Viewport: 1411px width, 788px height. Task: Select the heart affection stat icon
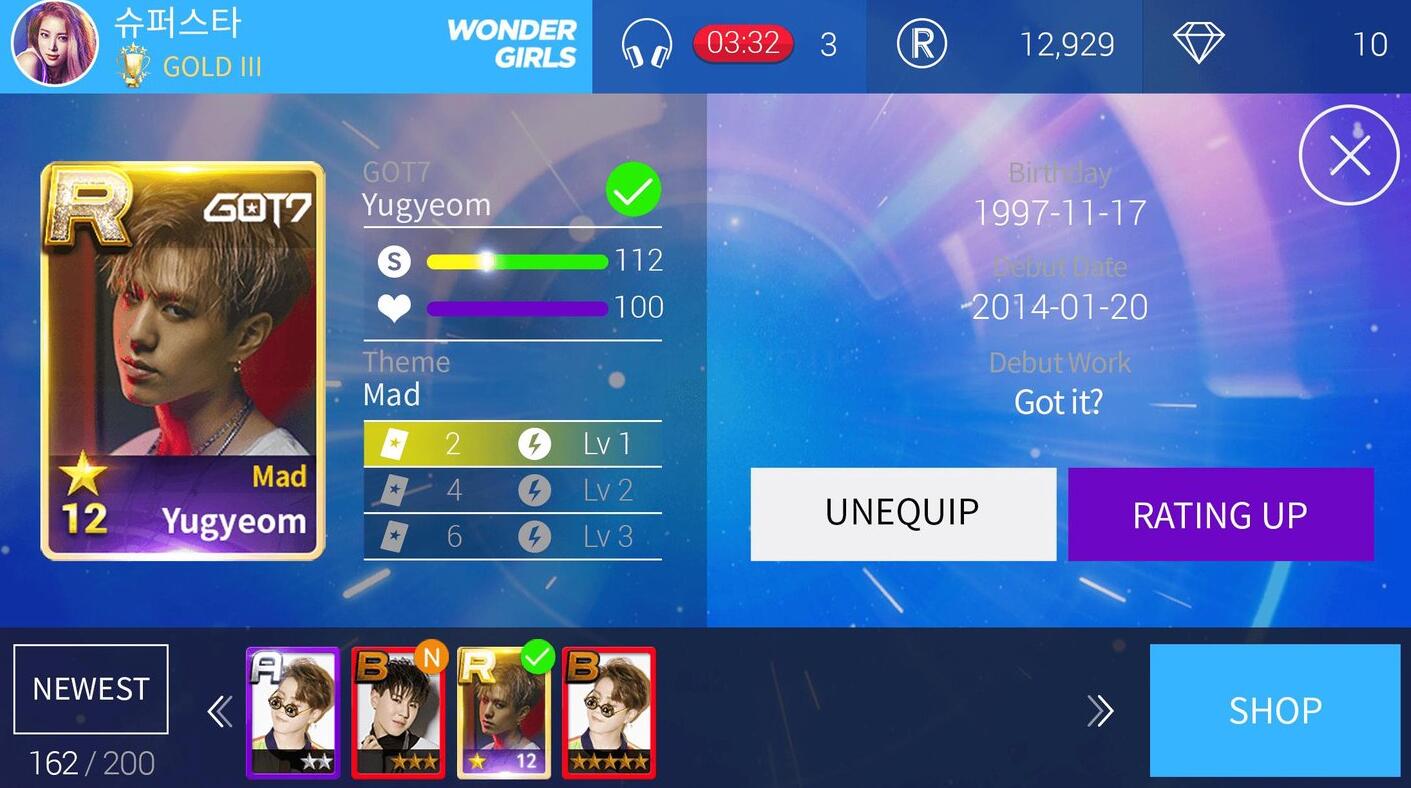coord(394,308)
